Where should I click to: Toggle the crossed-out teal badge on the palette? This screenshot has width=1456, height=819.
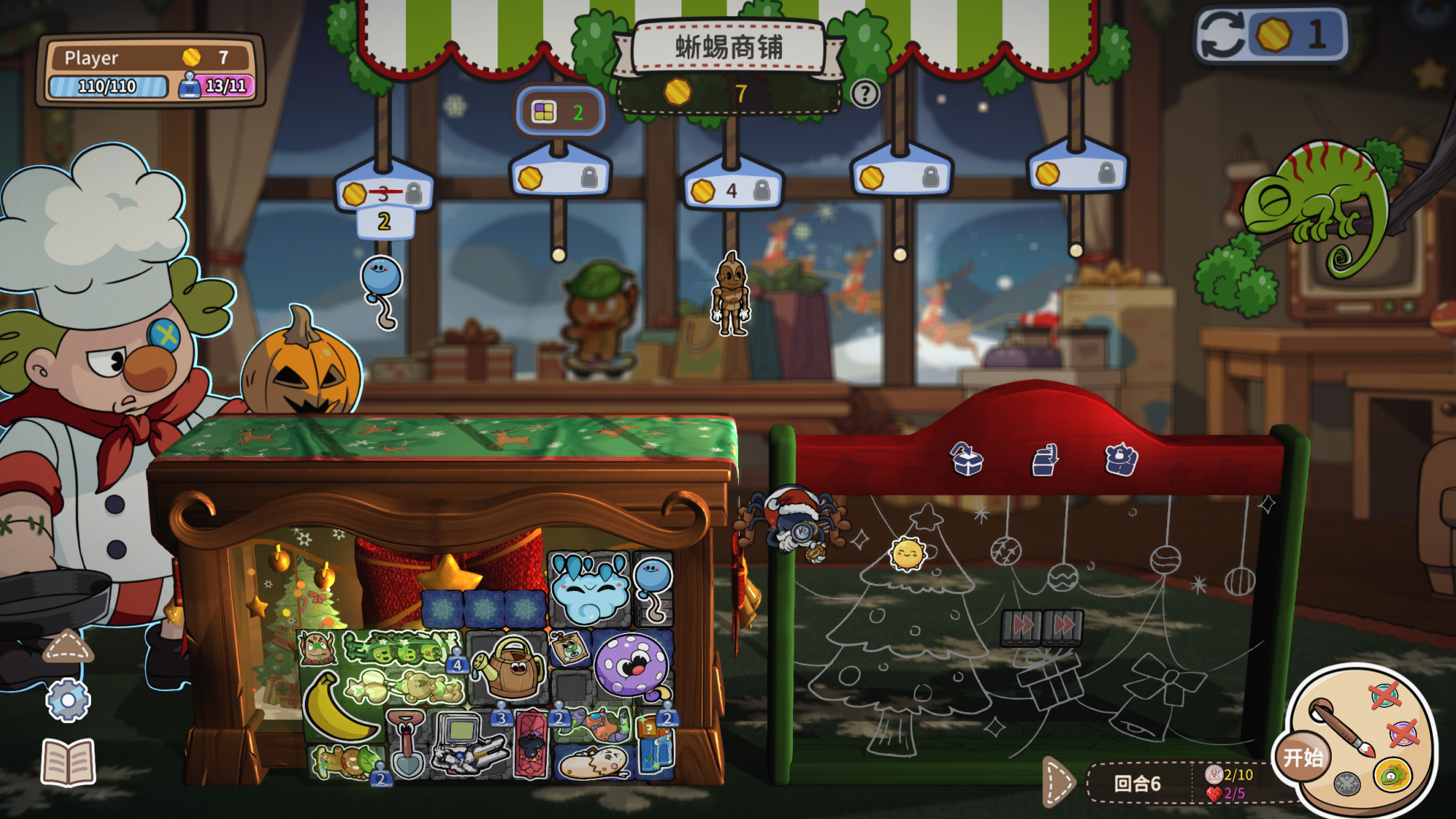pos(1386,694)
